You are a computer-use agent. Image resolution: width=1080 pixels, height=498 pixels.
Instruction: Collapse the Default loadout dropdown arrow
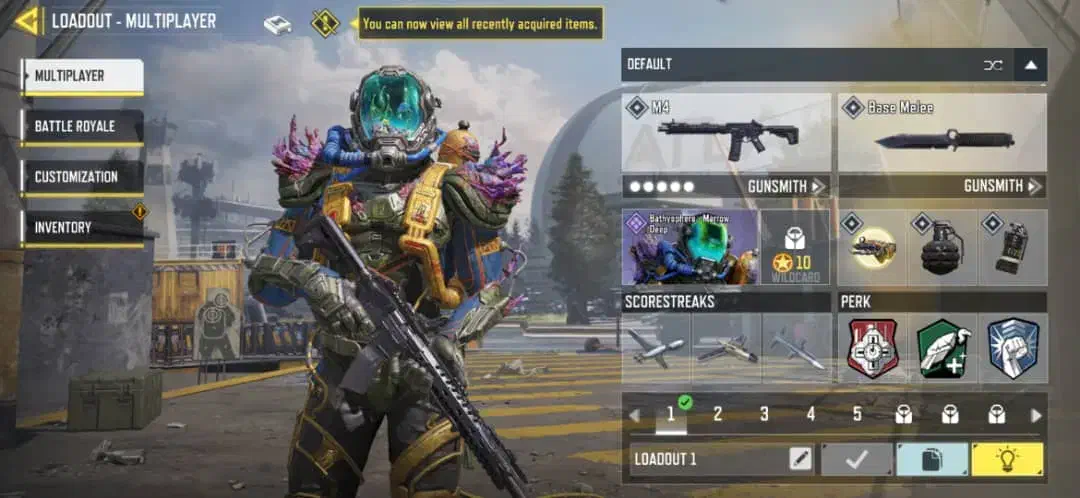1031,65
